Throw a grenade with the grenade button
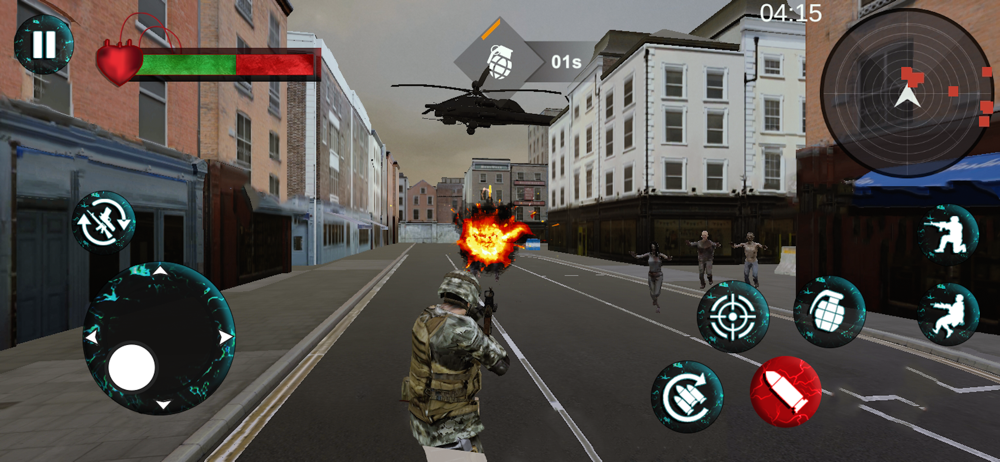The width and height of the screenshot is (1000, 462). click(829, 312)
